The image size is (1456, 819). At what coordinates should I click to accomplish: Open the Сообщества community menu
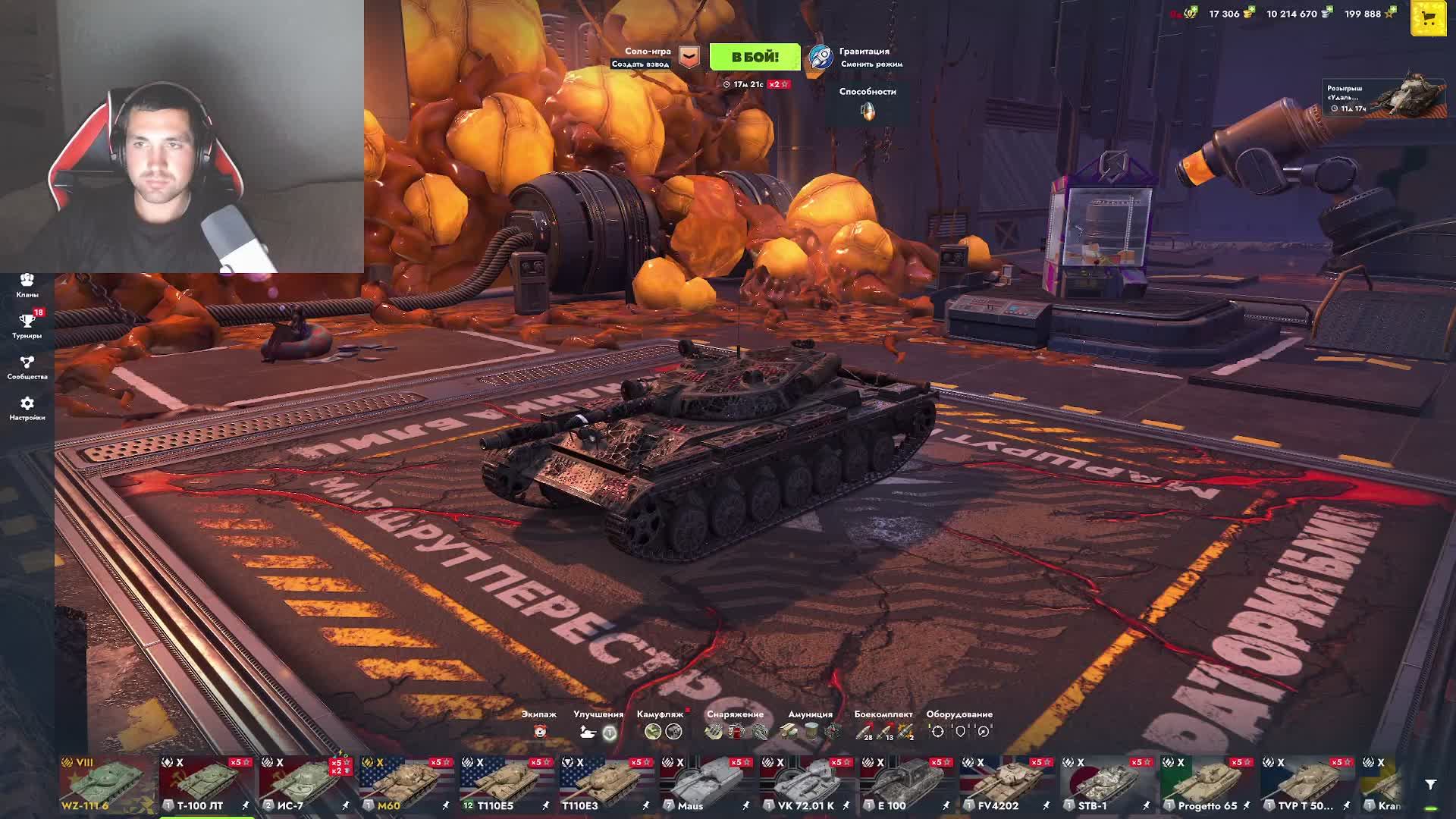click(27, 367)
